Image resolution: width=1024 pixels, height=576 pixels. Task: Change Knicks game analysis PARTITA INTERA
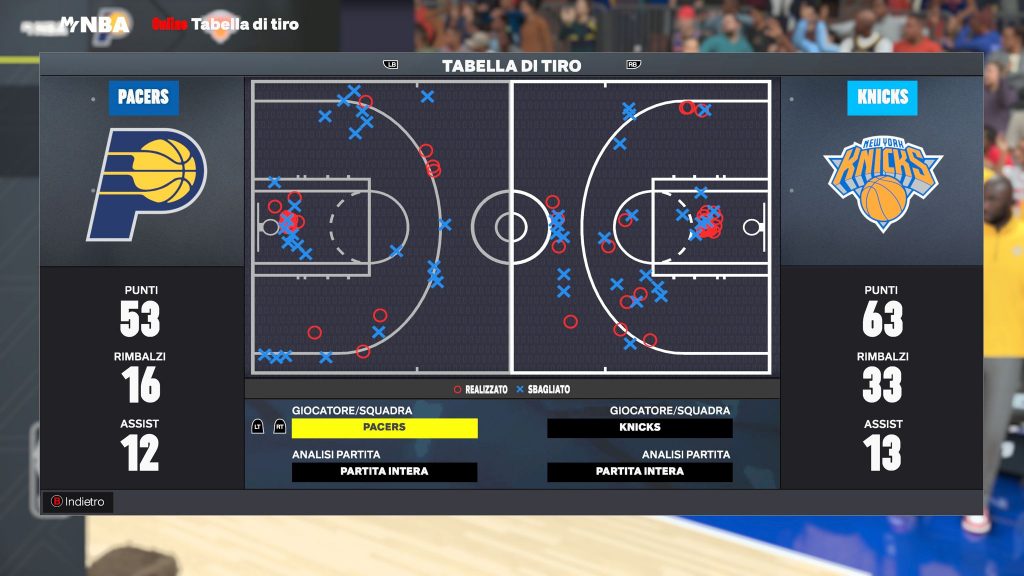[639, 472]
